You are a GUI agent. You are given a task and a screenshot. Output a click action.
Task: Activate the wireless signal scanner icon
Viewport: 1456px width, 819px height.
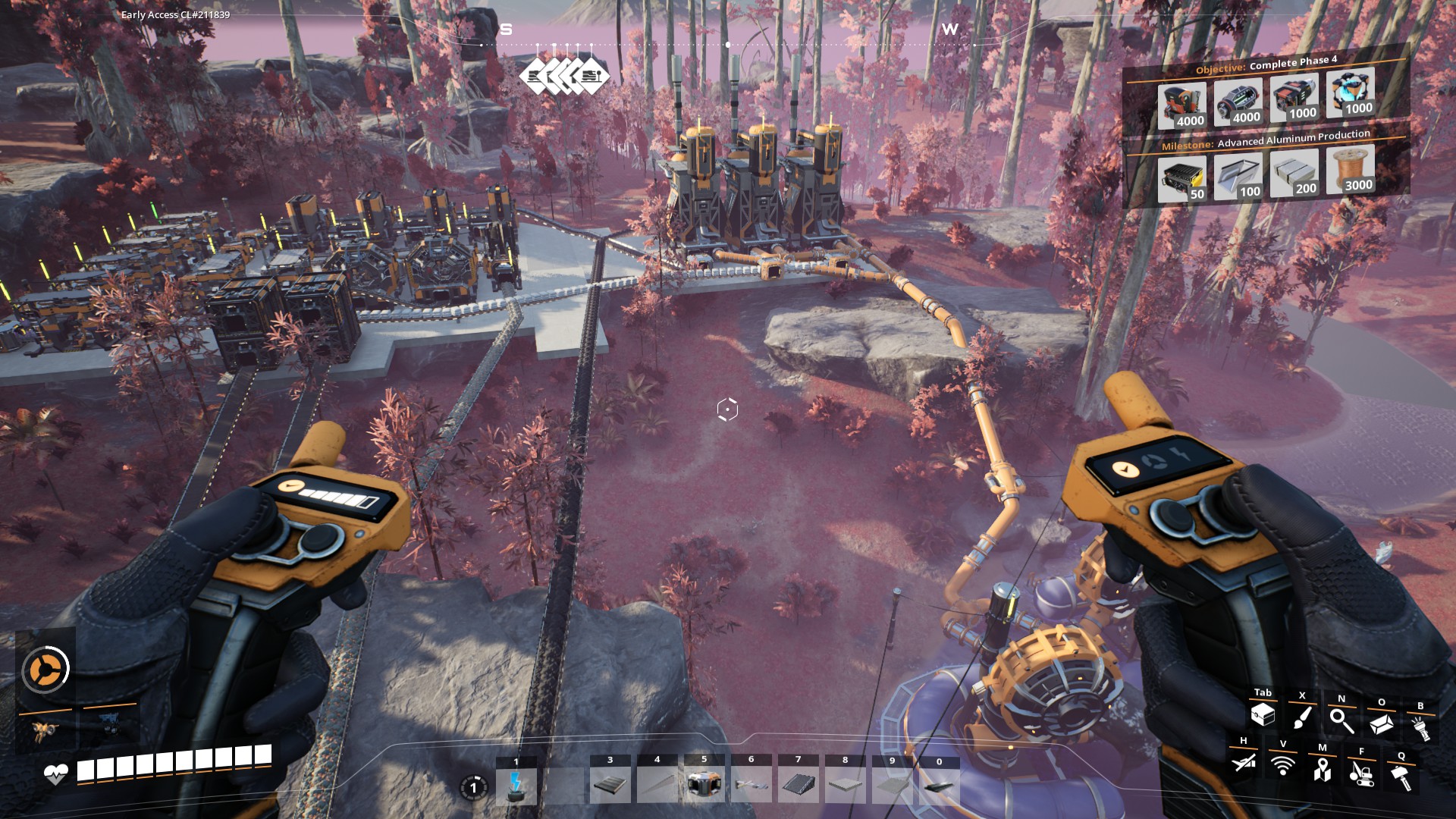coord(1283,765)
